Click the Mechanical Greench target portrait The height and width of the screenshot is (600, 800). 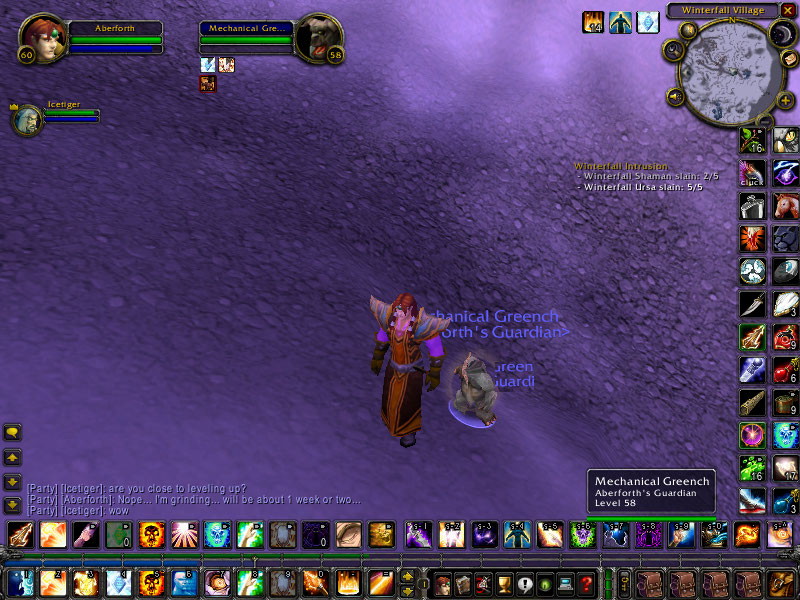(319, 37)
